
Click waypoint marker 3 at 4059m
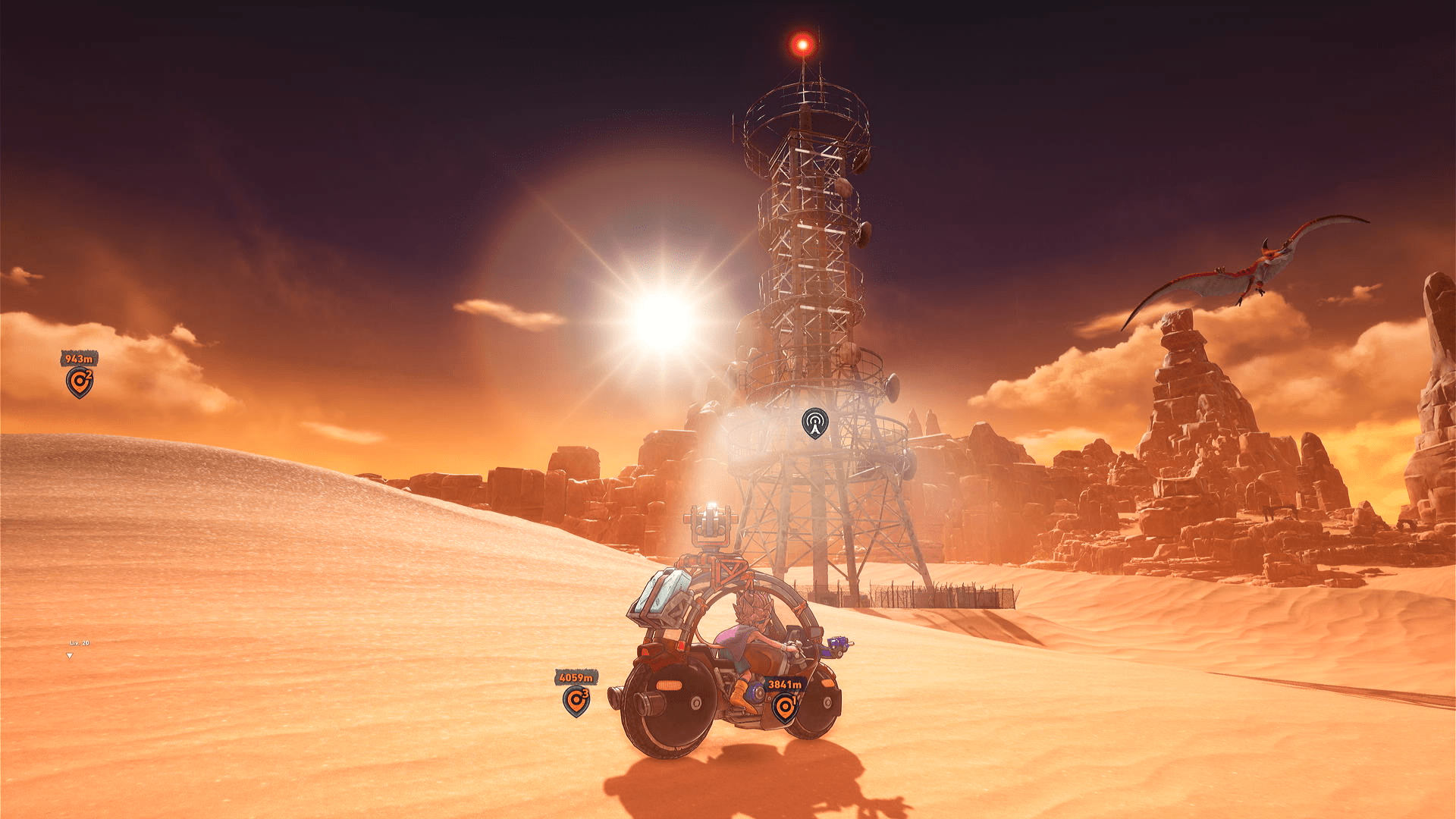click(x=576, y=701)
